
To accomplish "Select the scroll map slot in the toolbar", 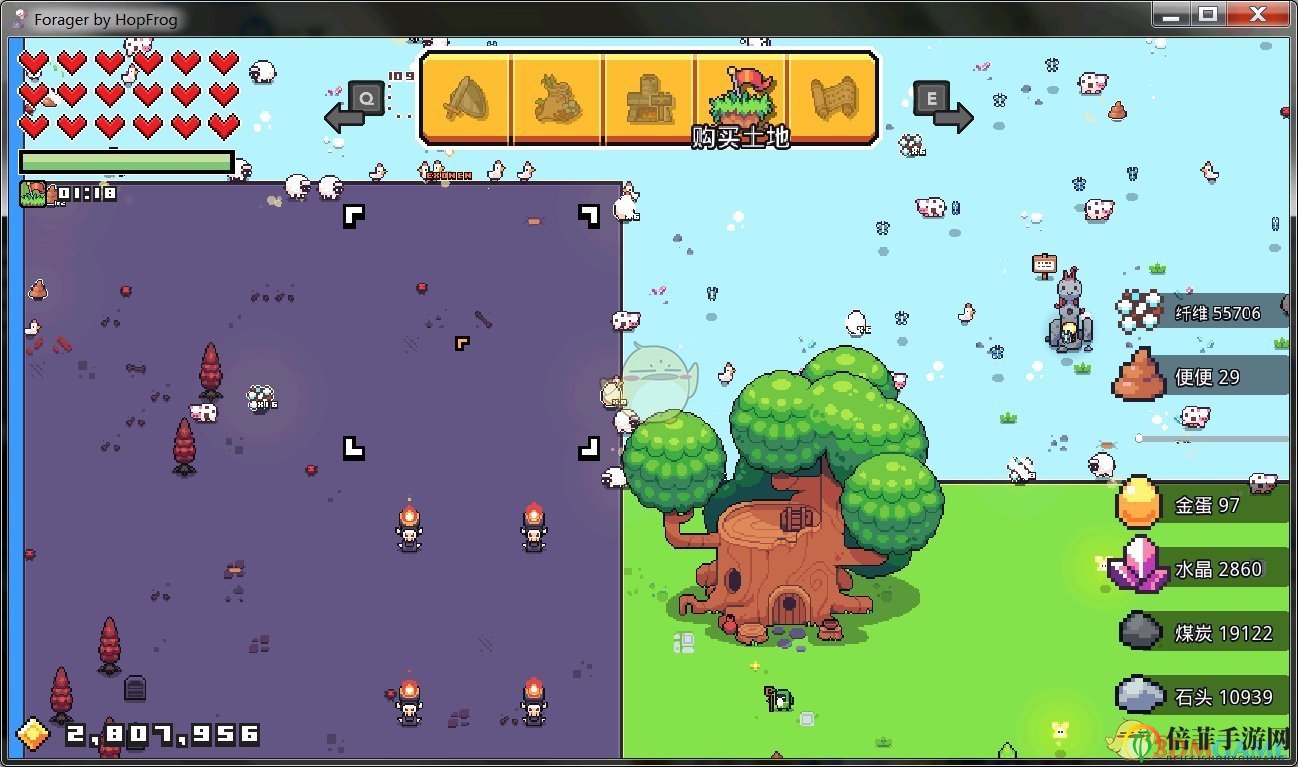I will pos(835,96).
